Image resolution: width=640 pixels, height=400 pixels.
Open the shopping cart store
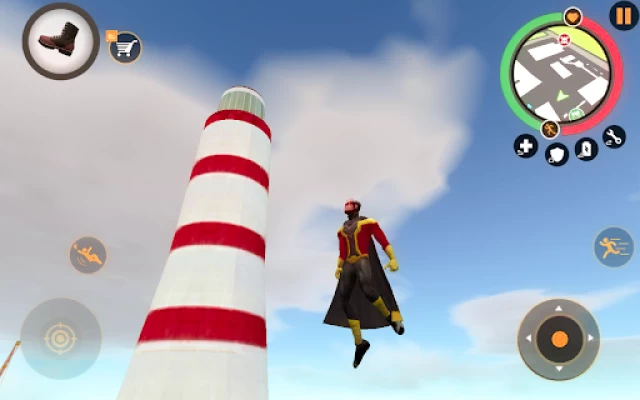pyautogui.click(x=126, y=46)
